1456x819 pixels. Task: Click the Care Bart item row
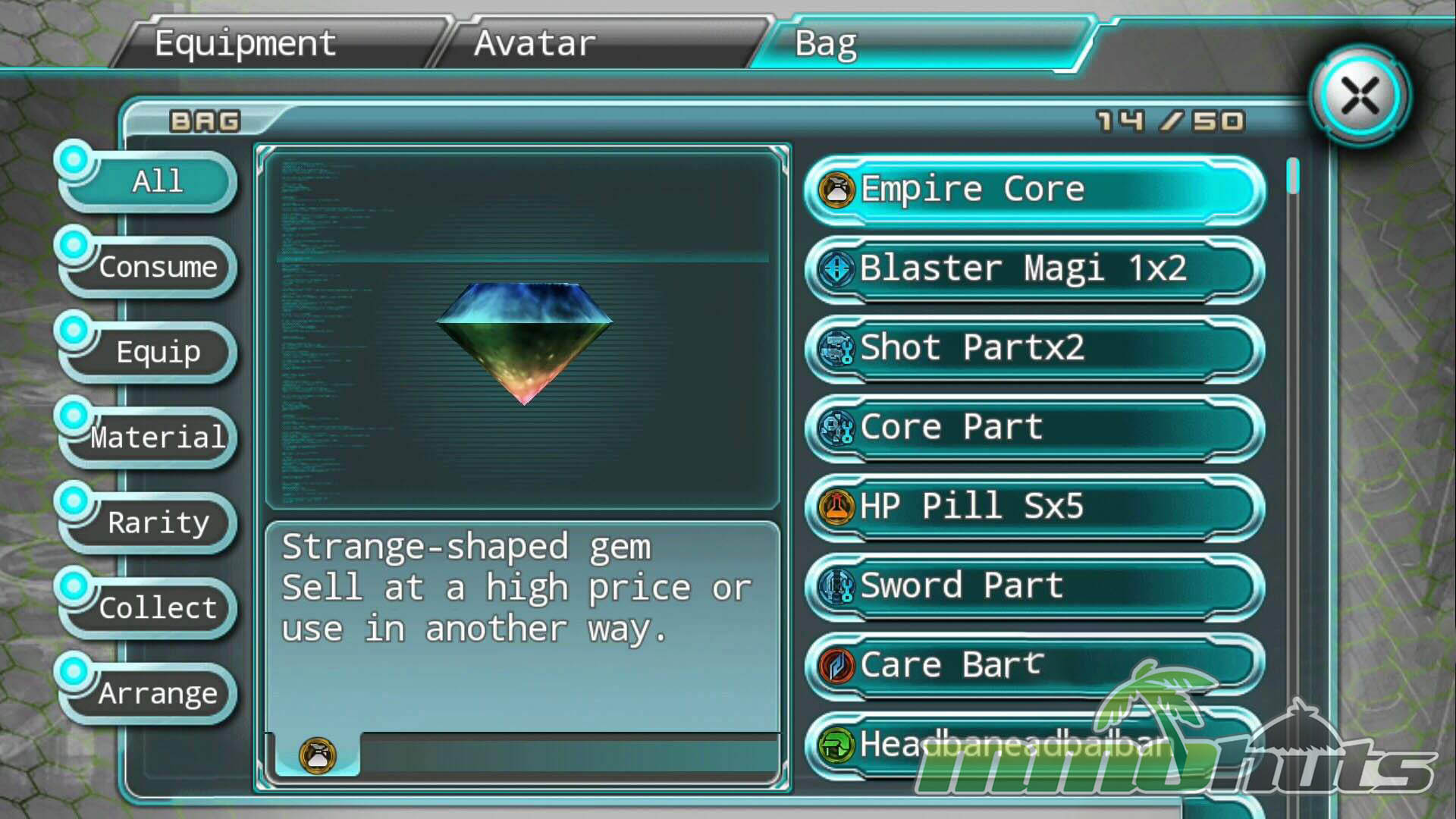pyautogui.click(x=1034, y=665)
